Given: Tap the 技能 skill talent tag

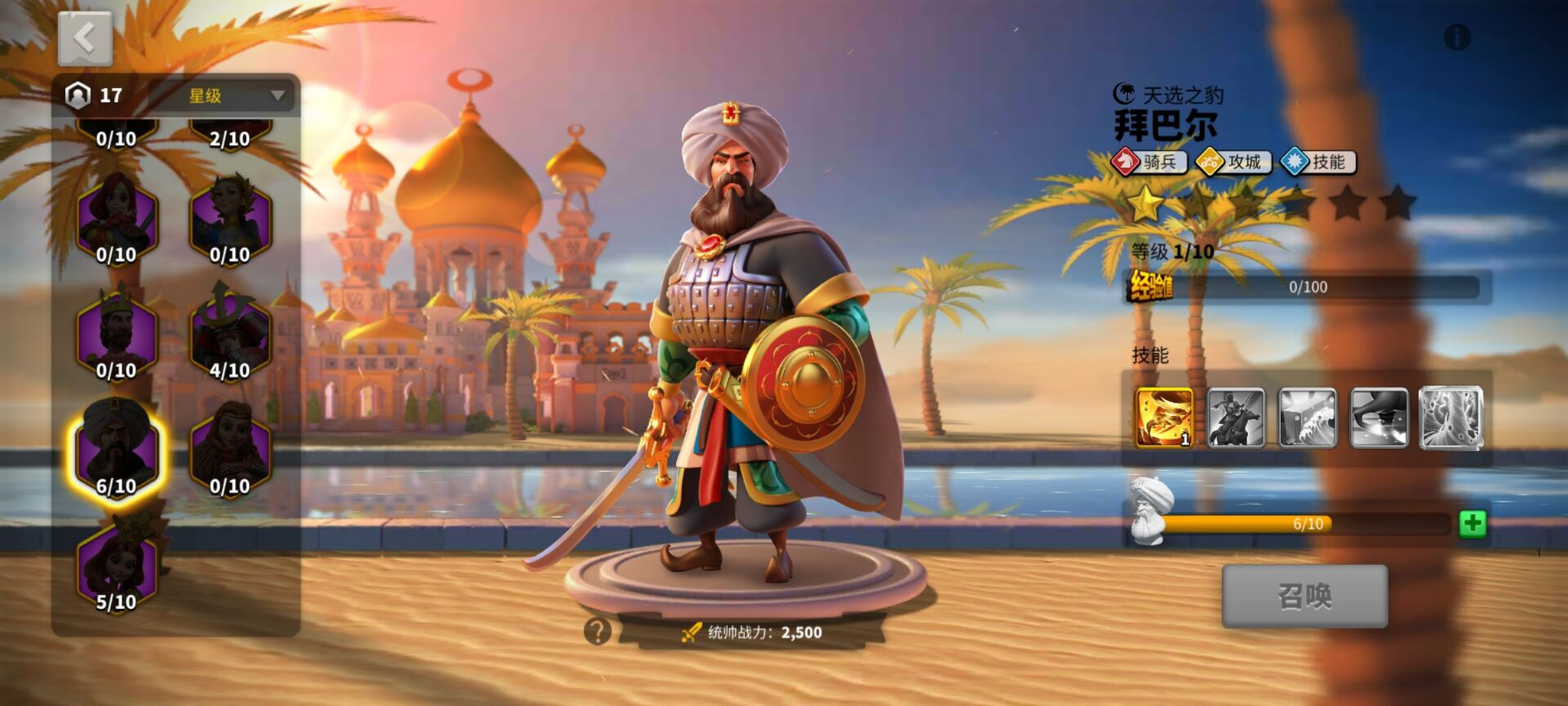Looking at the screenshot, I should pos(1318,162).
